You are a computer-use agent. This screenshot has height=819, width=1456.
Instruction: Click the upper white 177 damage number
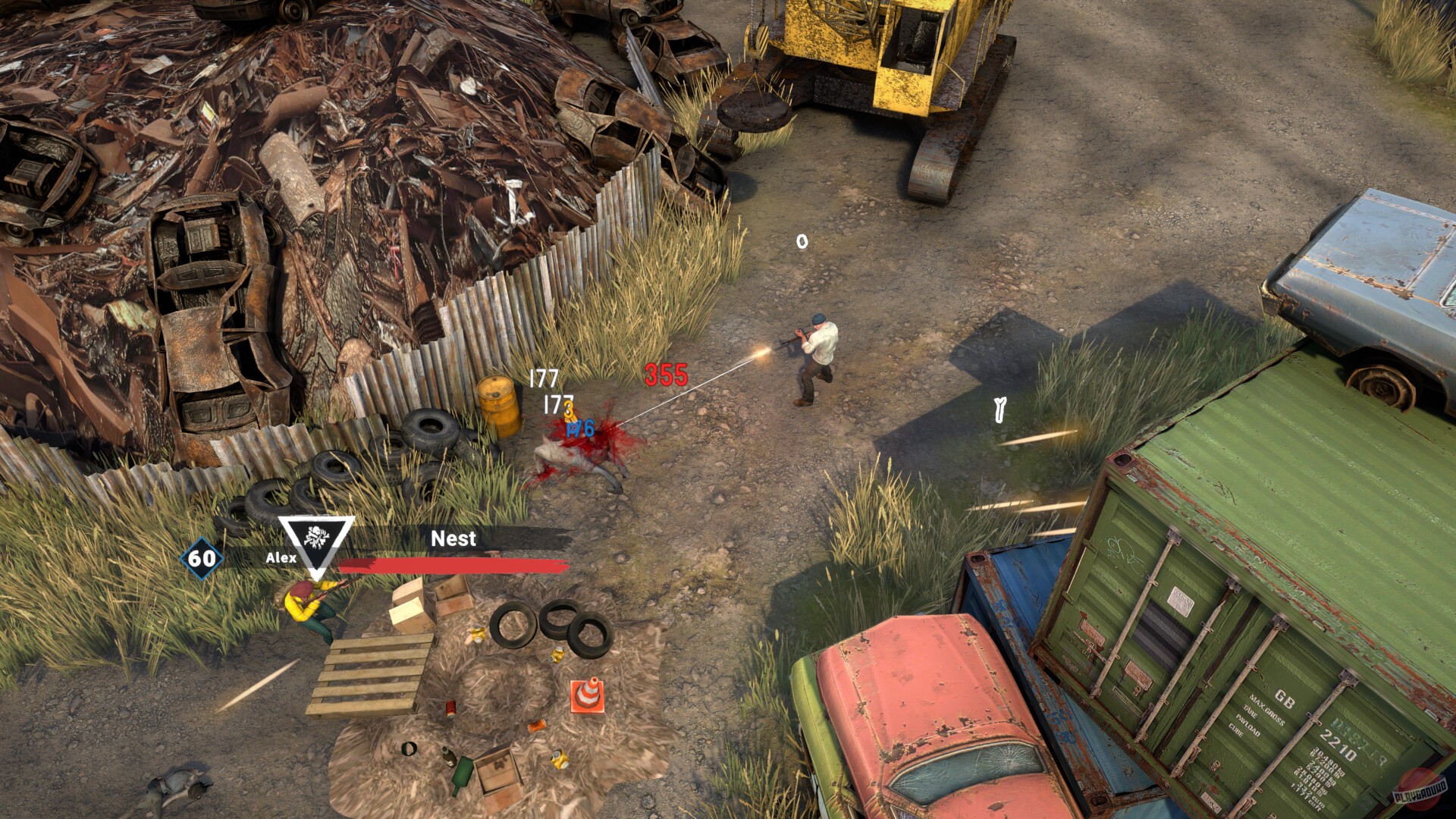(x=544, y=375)
